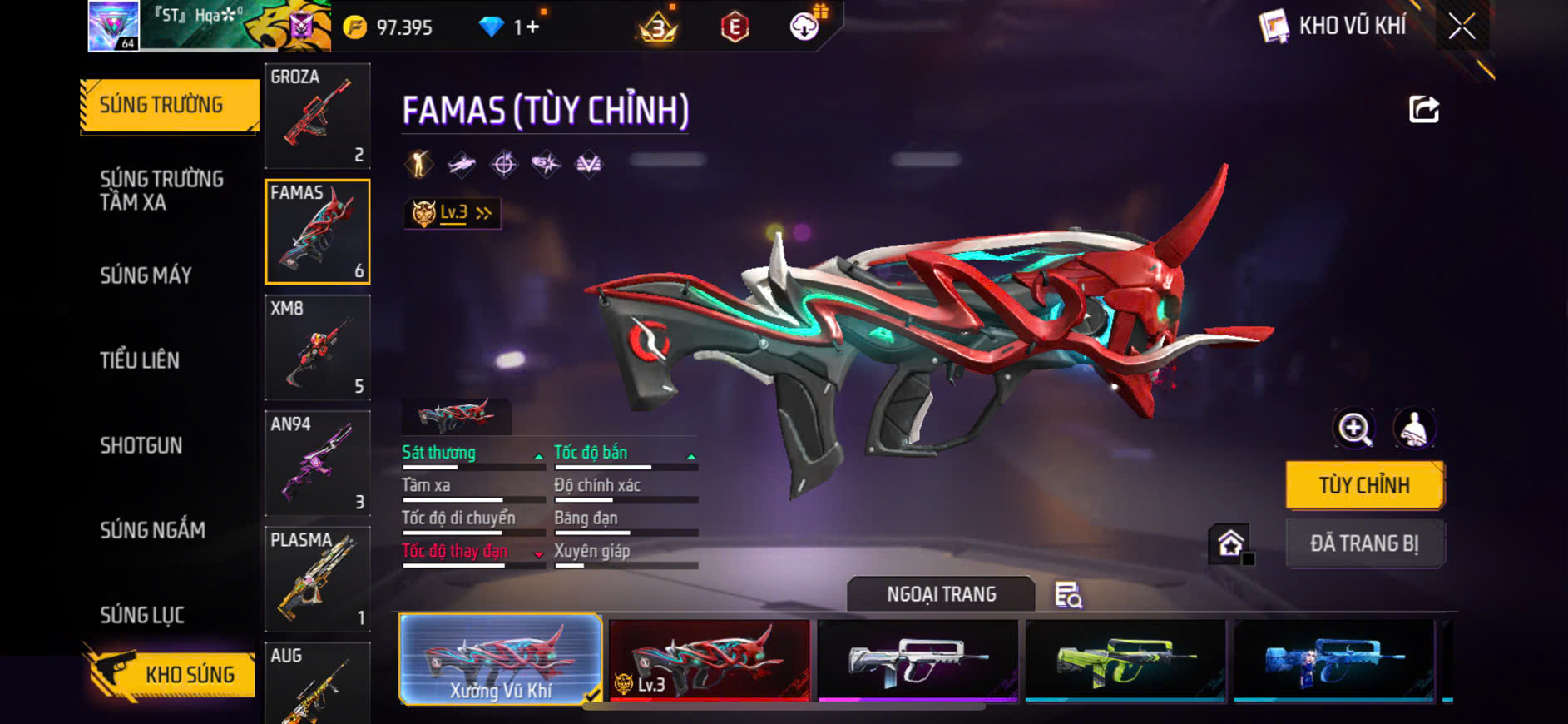Choose the XM8 weapon tile
1568x724 pixels.
(317, 347)
